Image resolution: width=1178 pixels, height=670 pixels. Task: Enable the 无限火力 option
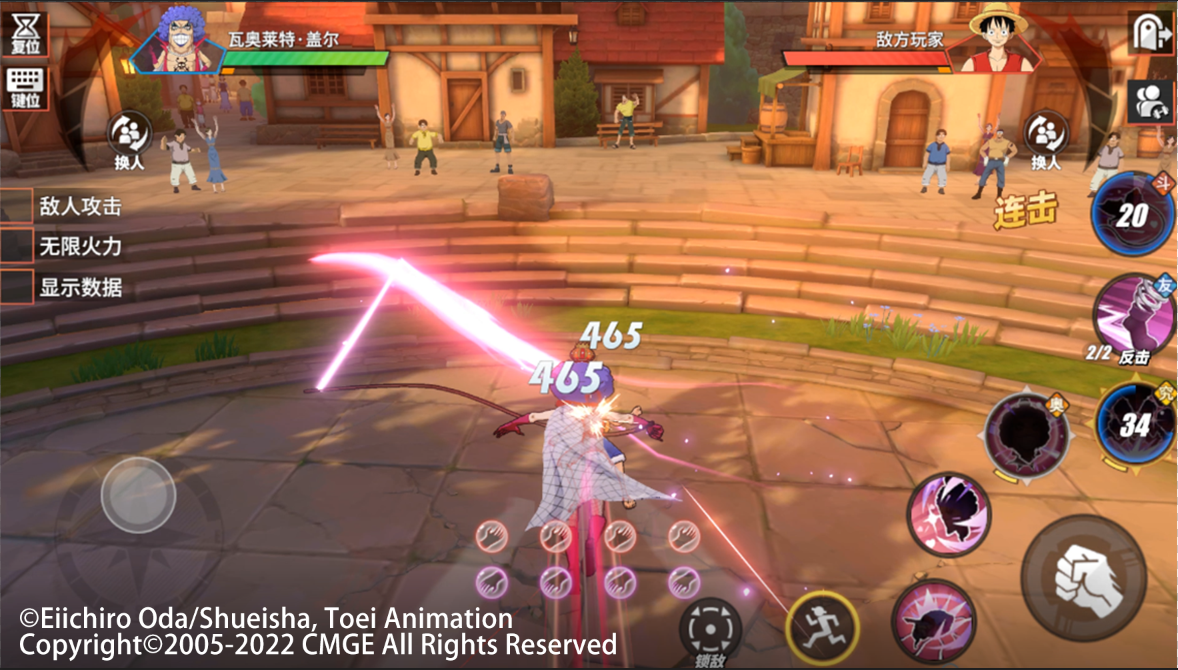click(17, 246)
